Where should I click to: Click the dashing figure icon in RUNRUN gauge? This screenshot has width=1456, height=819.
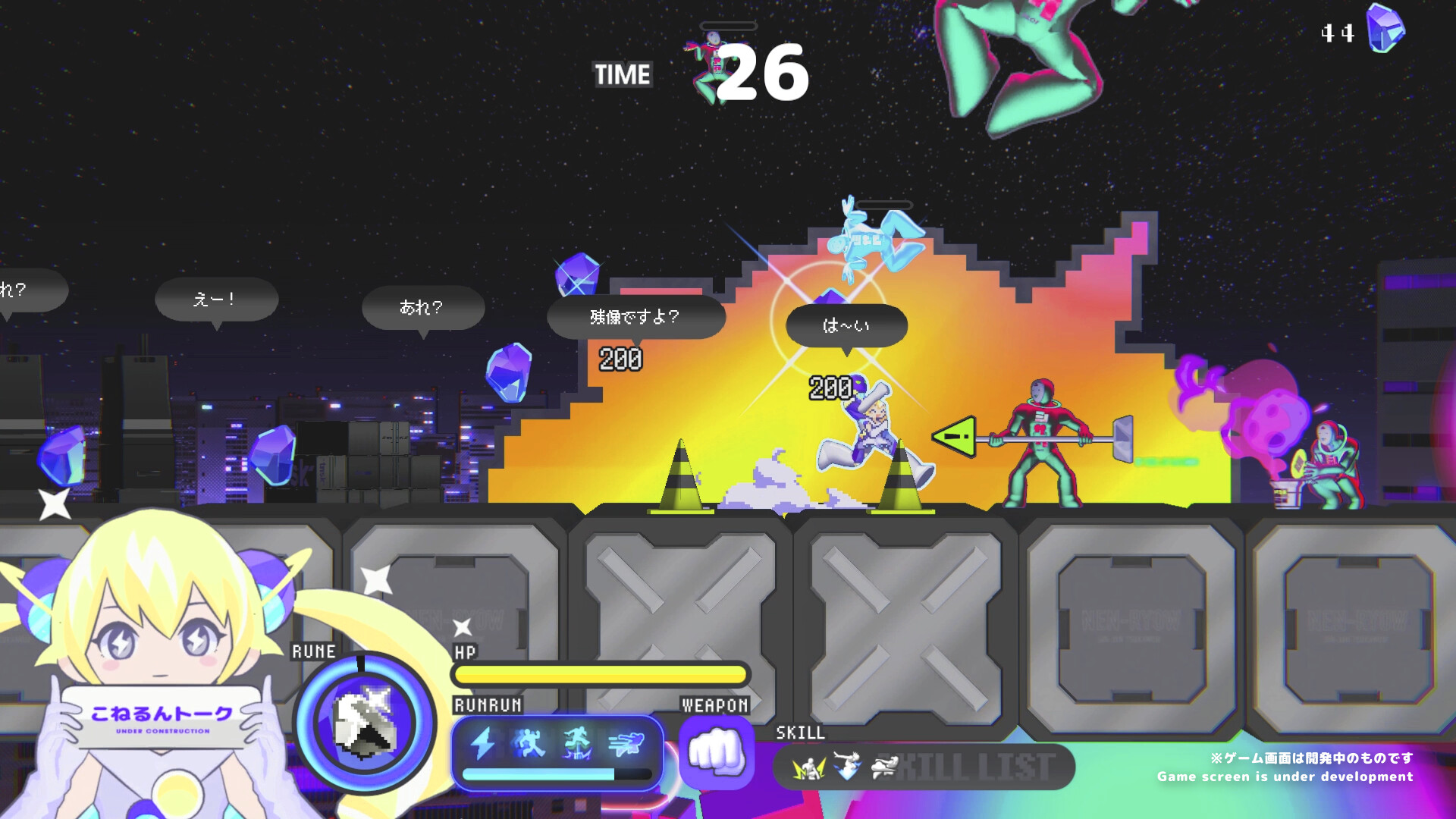(627, 743)
